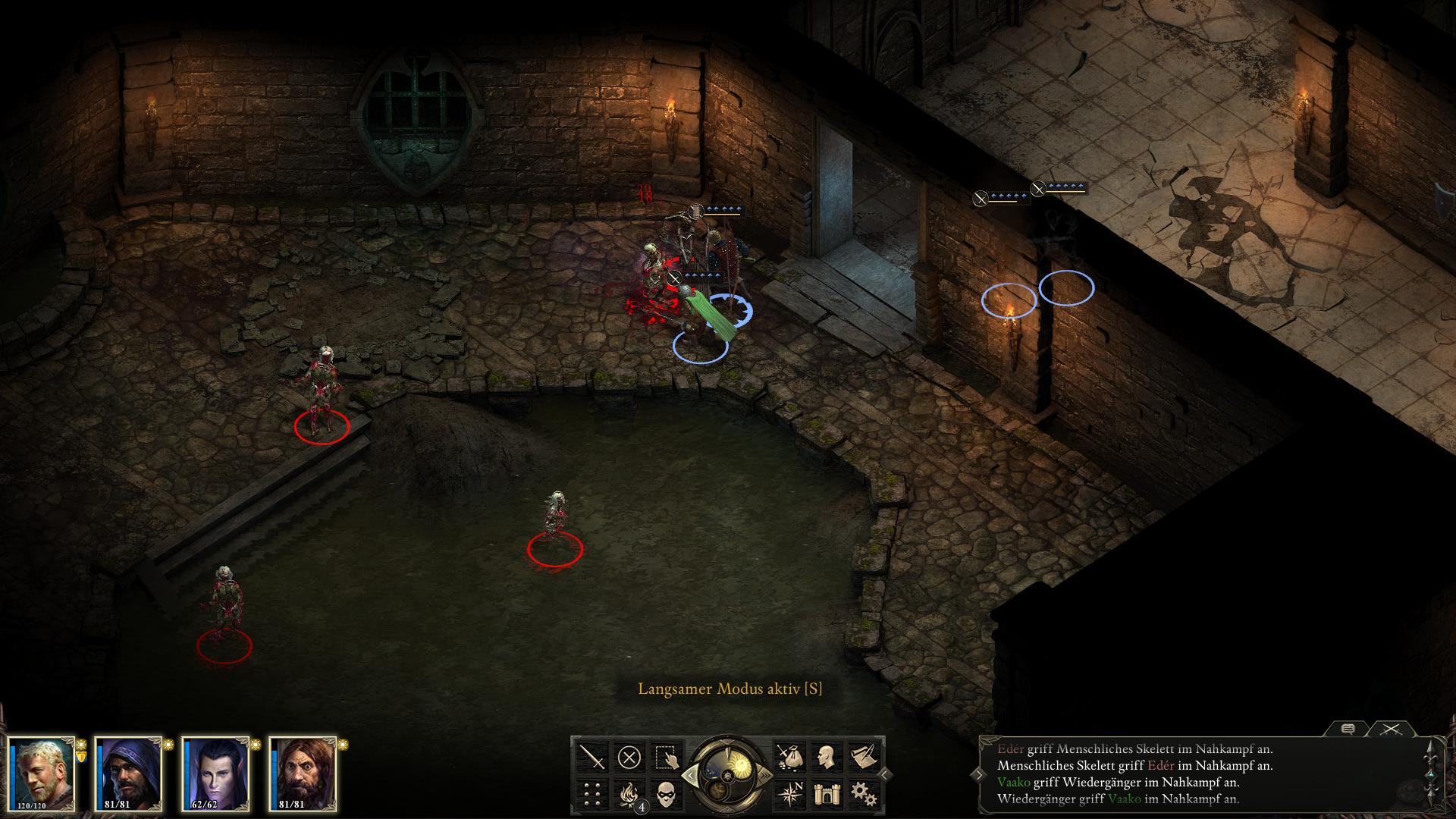The width and height of the screenshot is (1456, 819).
Task: Open the character sheet head icon
Action: click(826, 757)
